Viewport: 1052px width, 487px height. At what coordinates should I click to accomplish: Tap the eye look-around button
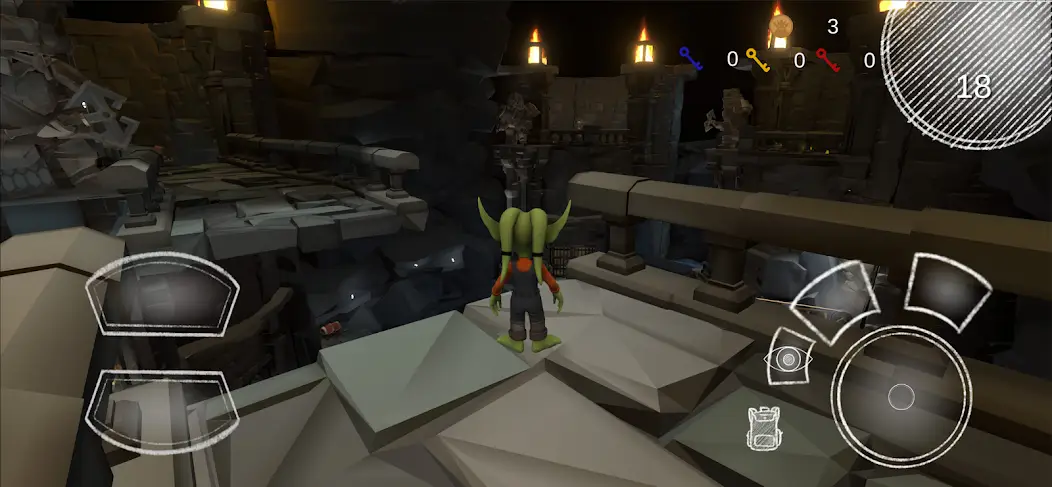[x=787, y=358]
